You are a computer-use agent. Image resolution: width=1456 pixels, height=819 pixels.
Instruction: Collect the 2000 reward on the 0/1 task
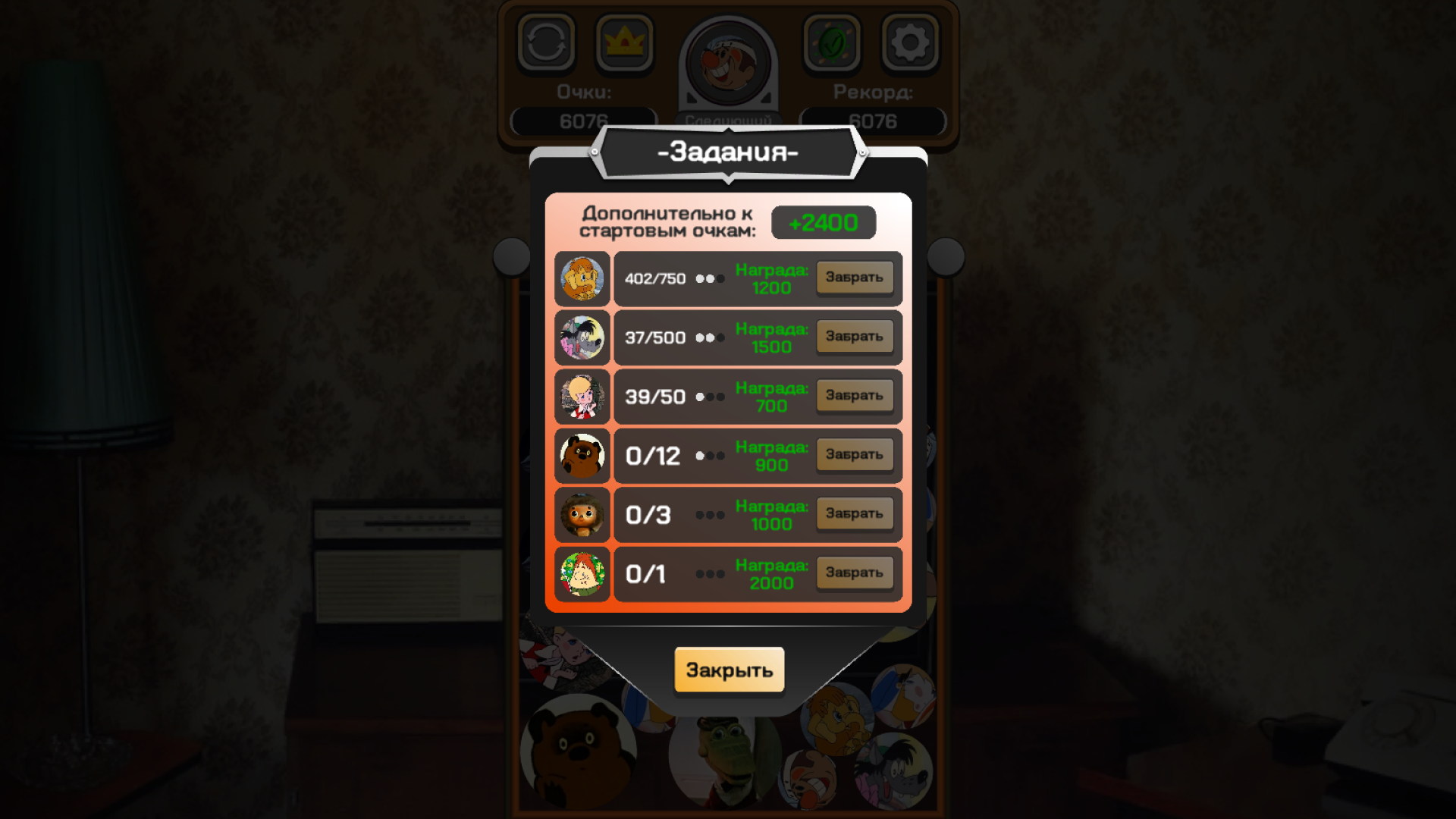854,573
